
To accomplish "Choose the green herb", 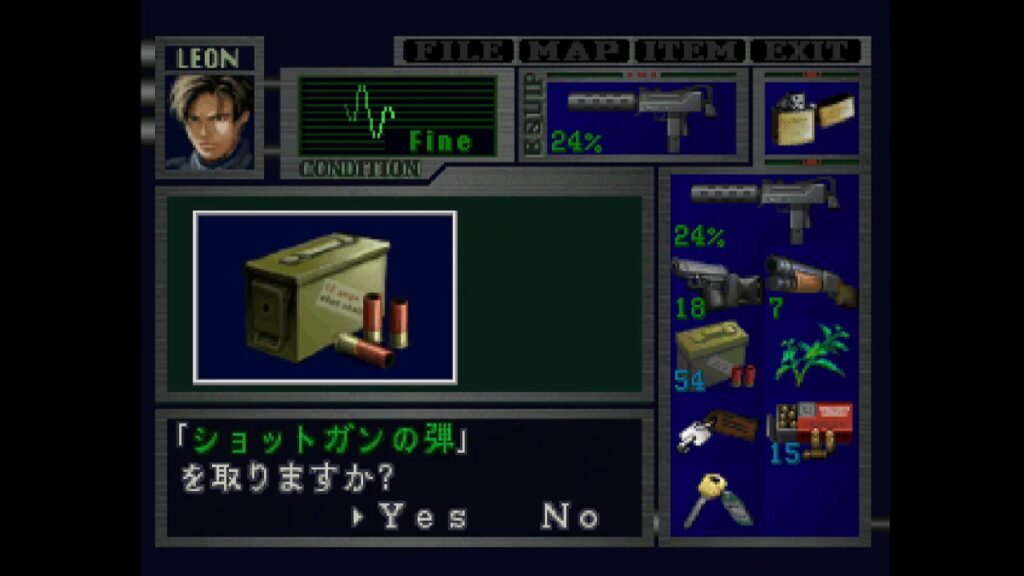I will [810, 352].
